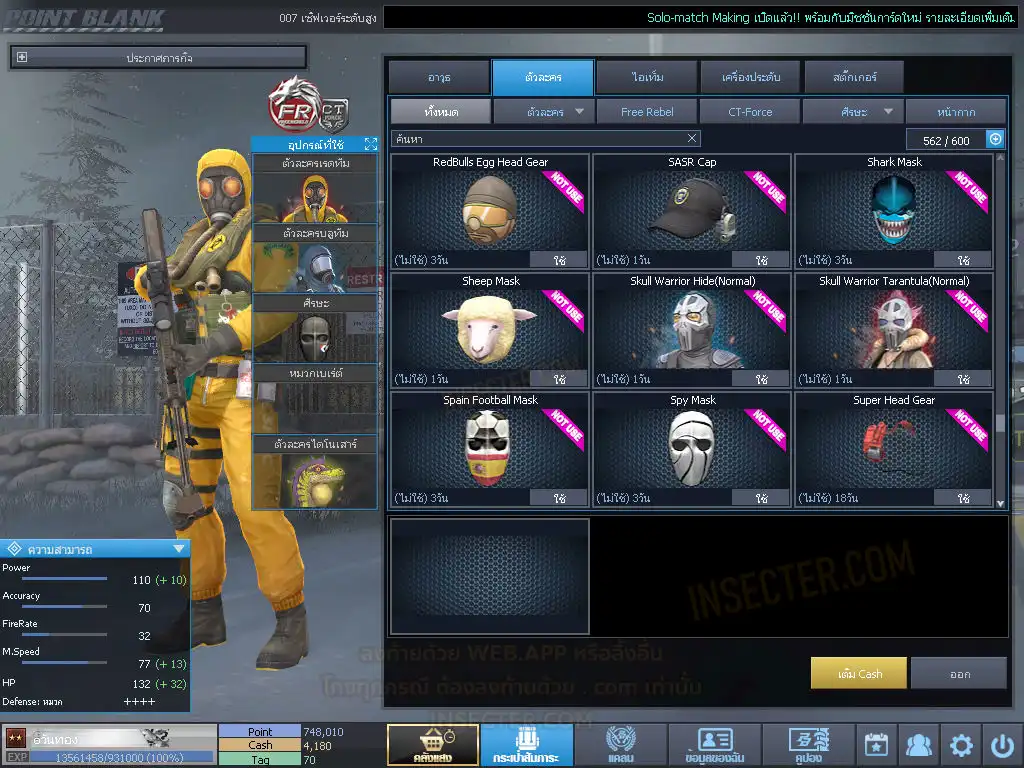Viewport: 1024px width, 768px height.
Task: Top up with the เติม Cash button
Action: click(x=859, y=673)
